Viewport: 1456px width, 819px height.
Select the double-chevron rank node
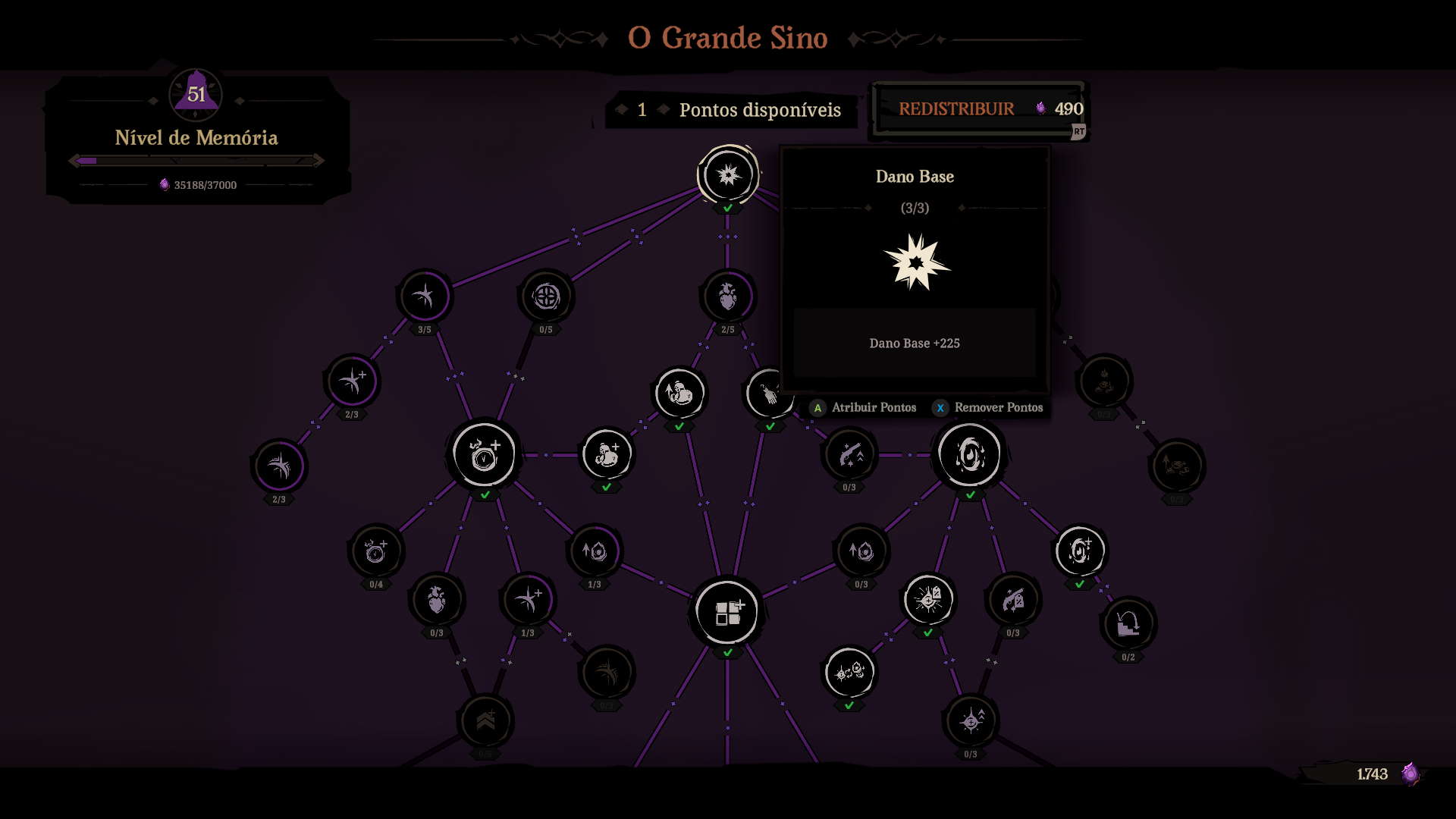pos(485,721)
